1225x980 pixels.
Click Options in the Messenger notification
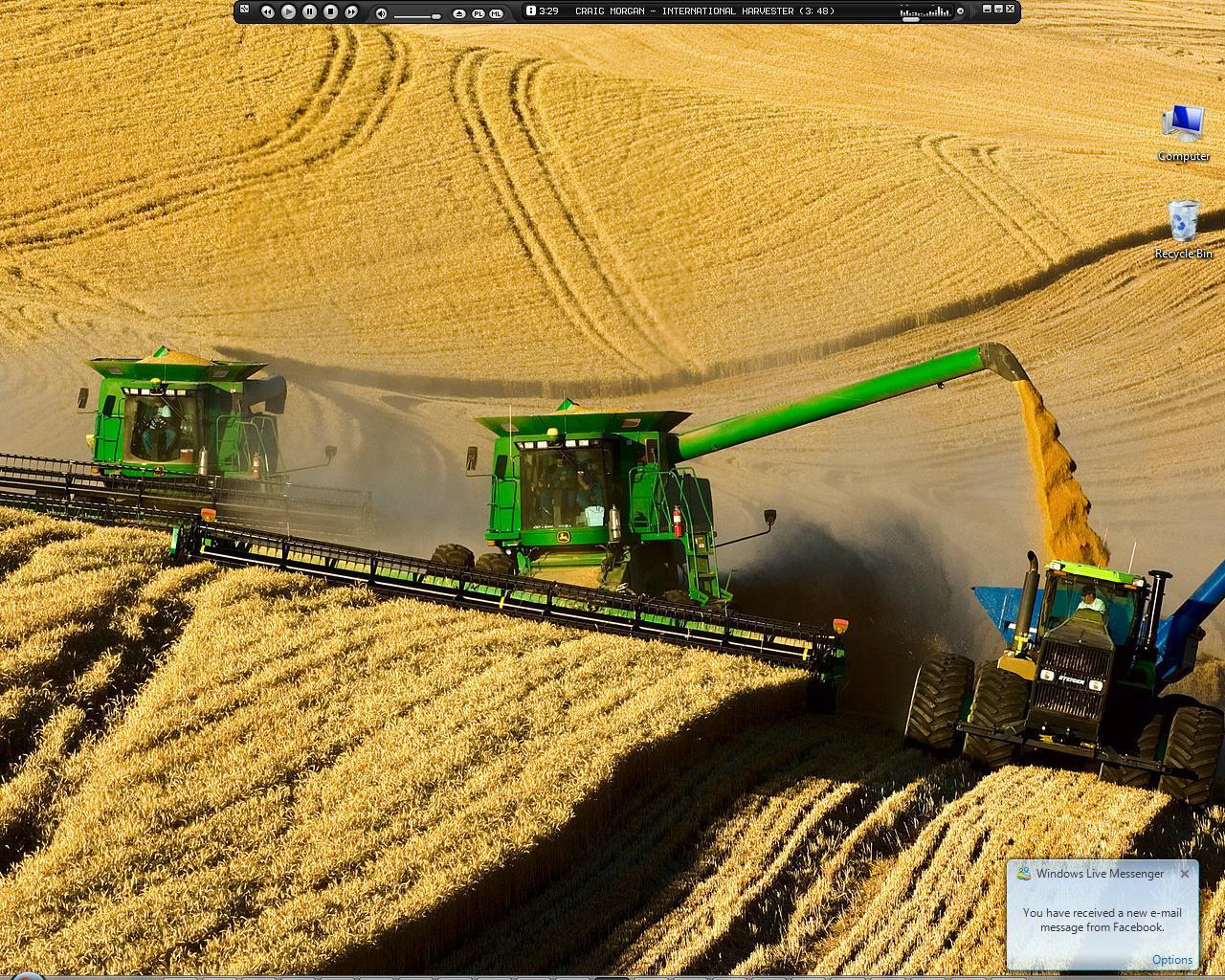(1173, 959)
